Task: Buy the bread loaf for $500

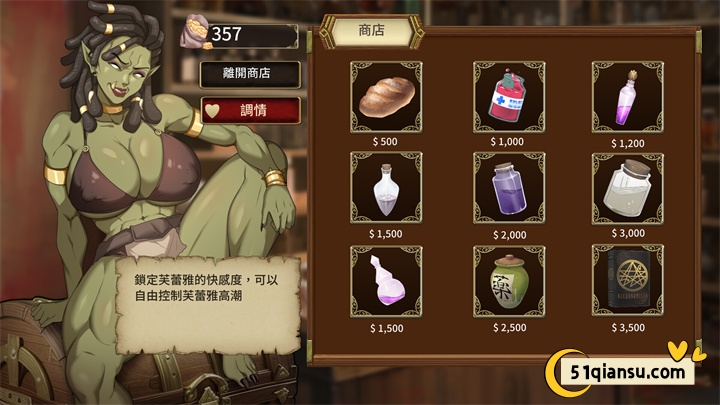Action: 386,97
